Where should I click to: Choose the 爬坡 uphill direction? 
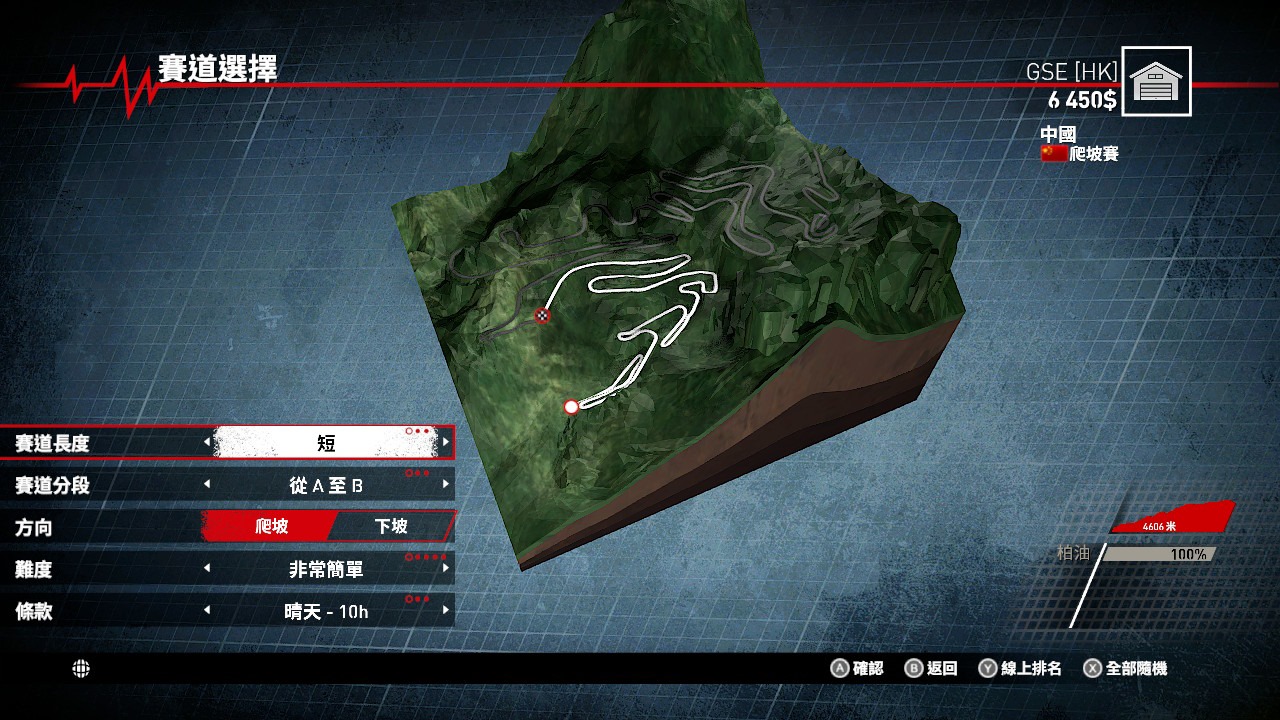click(x=271, y=526)
